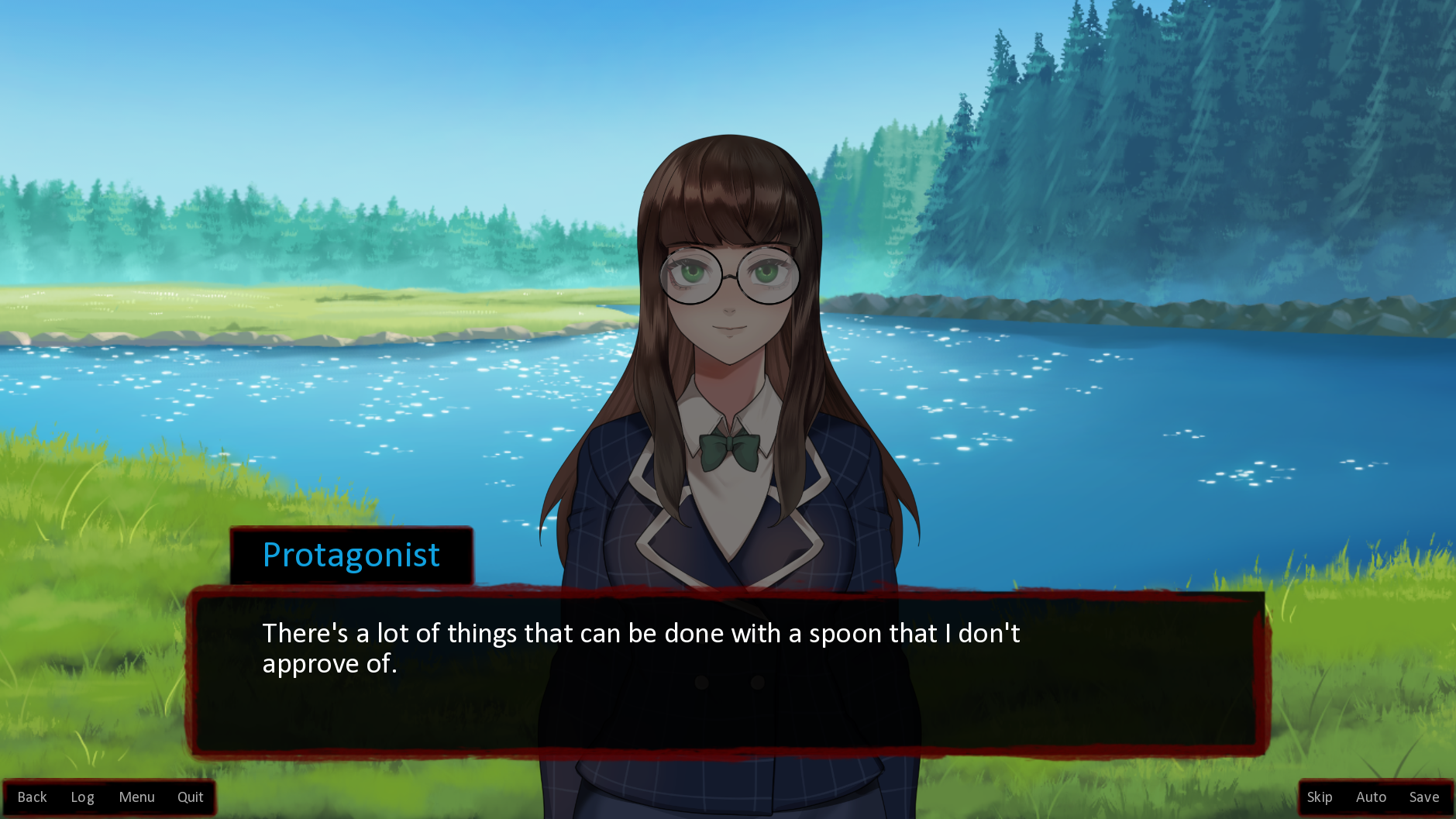Open the dialogue Log
The height and width of the screenshot is (819, 1456).
point(82,797)
